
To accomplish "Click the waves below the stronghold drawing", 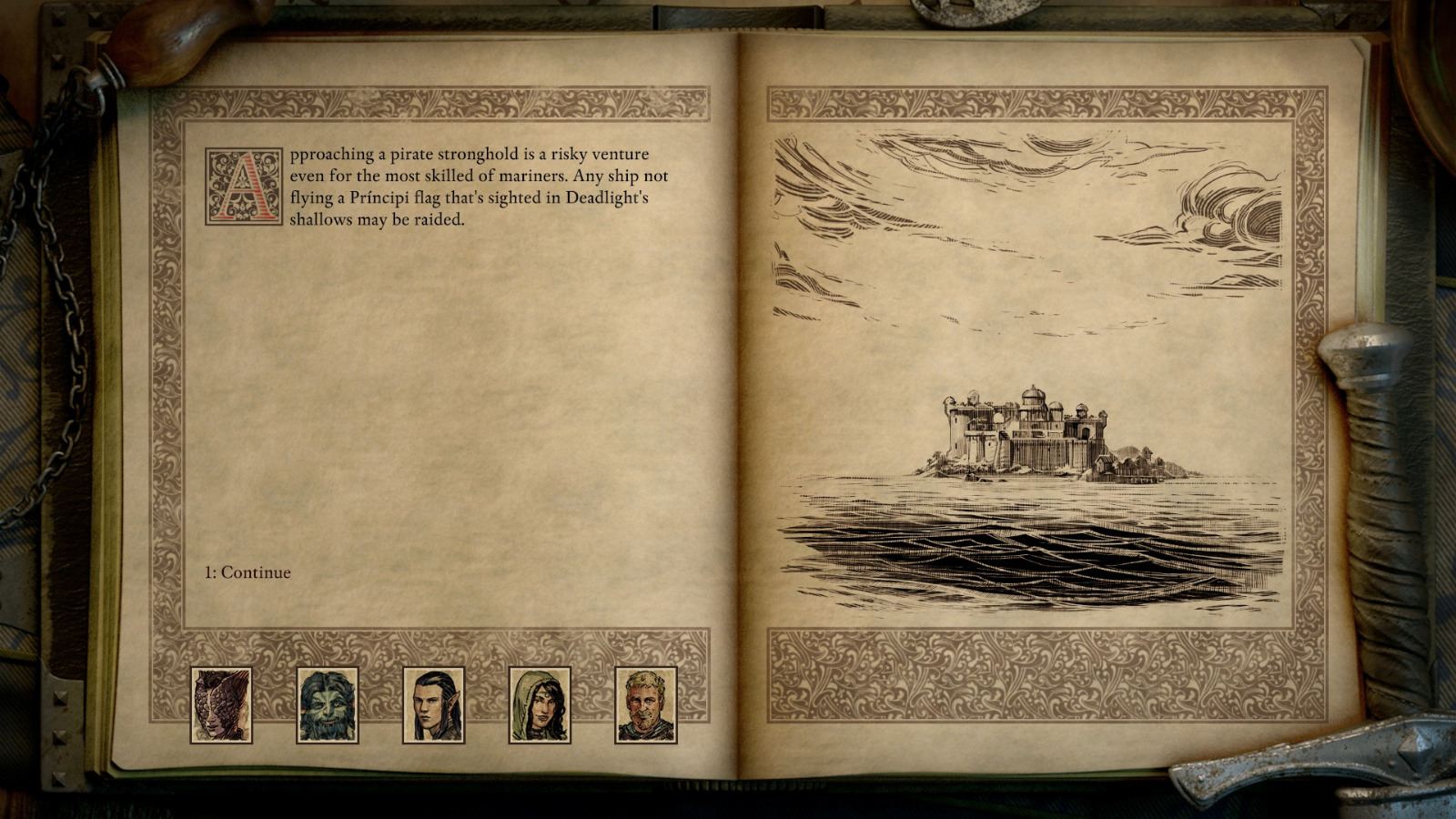I will [x=1028, y=555].
